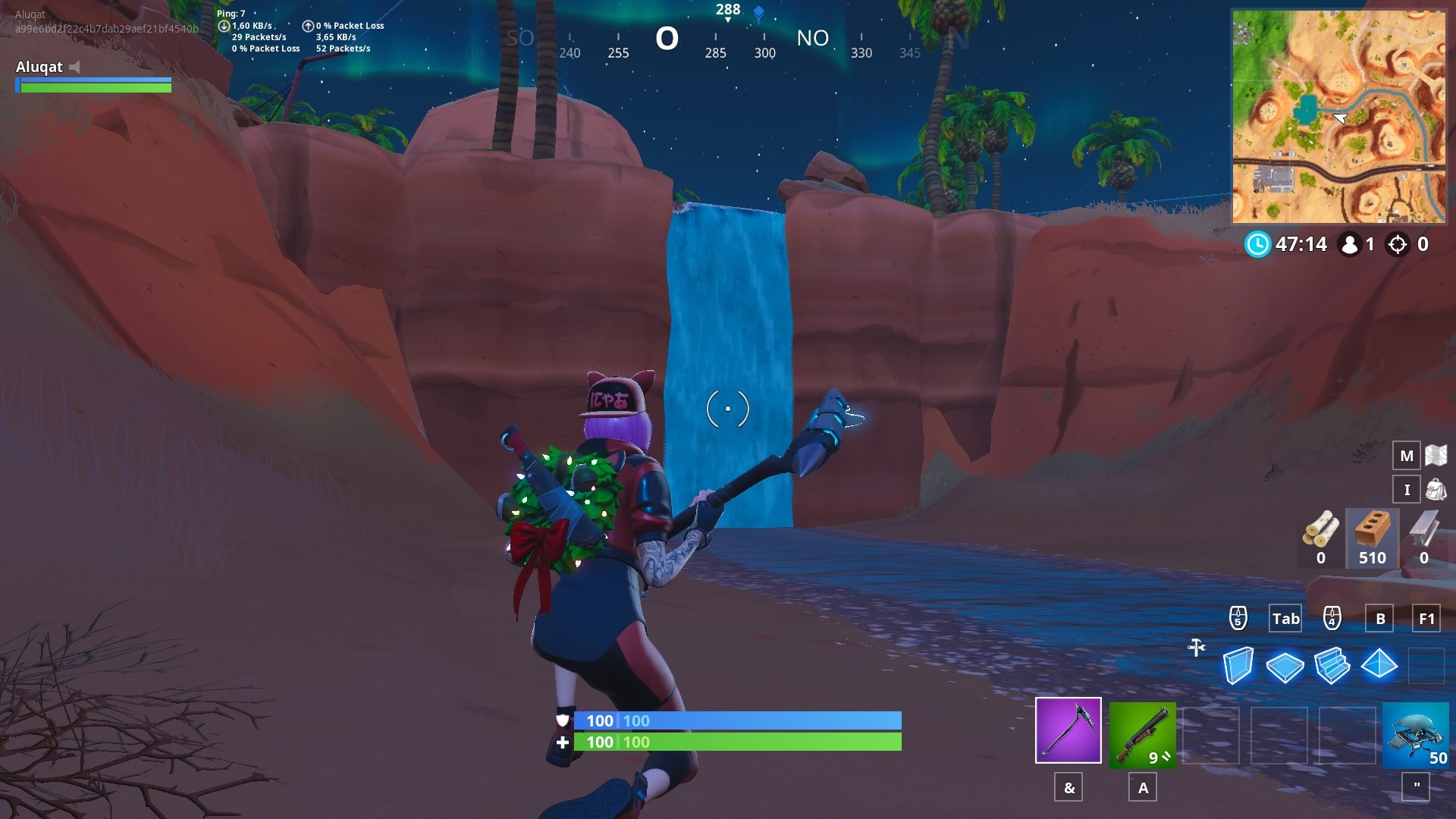The image size is (1456, 819).
Task: Equip the green pump shotgun slot
Action: coord(1142,734)
